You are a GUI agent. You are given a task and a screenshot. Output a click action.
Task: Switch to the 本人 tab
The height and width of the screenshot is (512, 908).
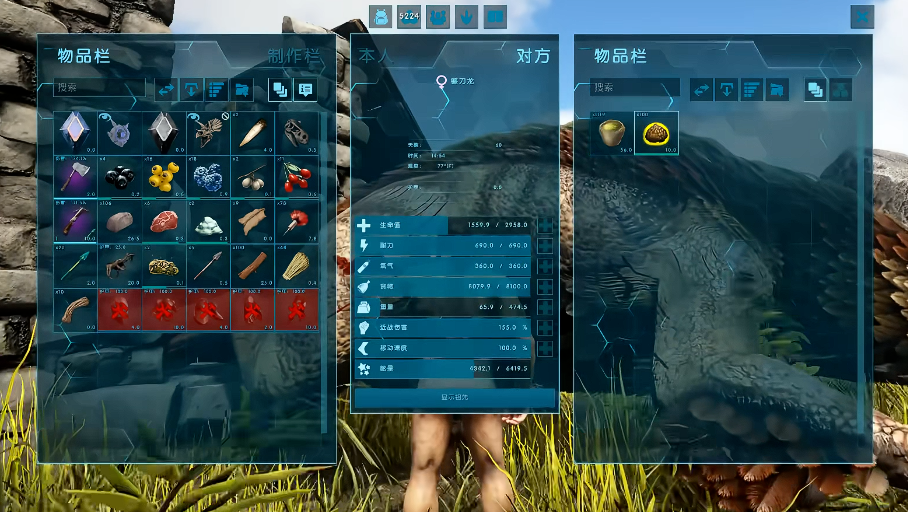point(374,56)
